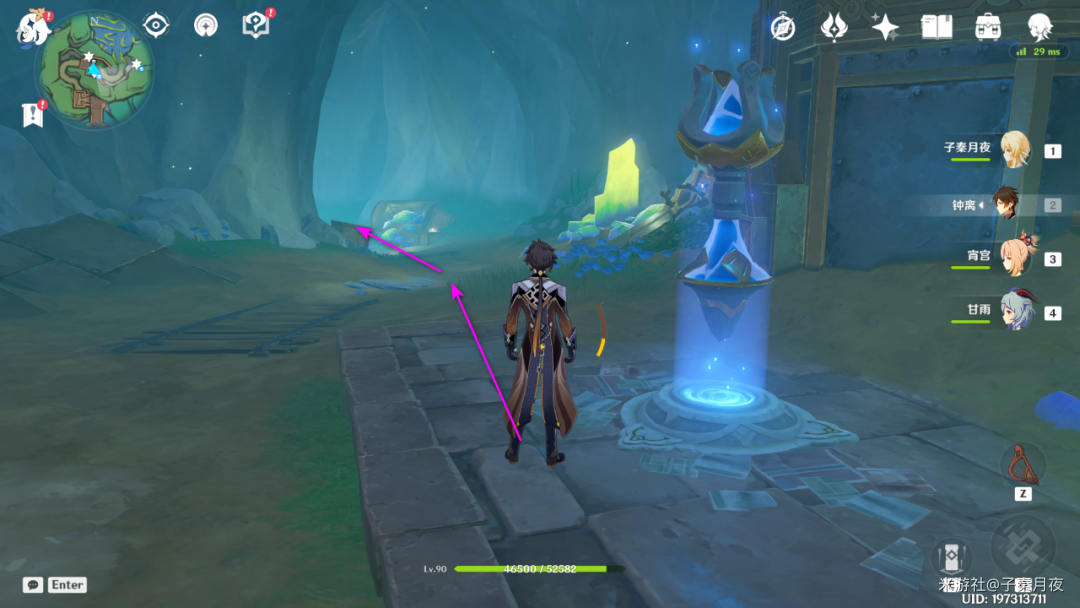Open the character screen head icon

pyautogui.click(x=1041, y=27)
